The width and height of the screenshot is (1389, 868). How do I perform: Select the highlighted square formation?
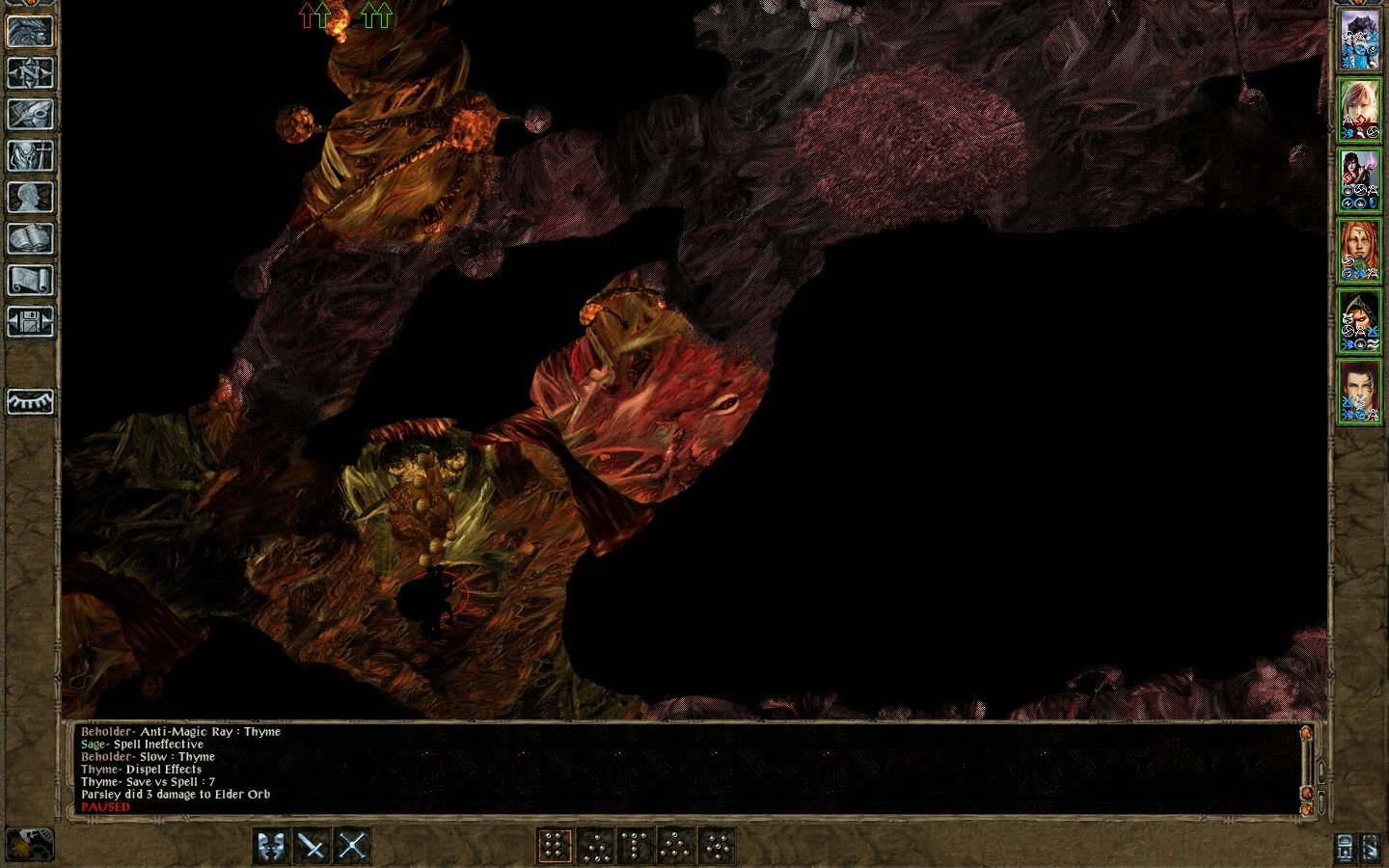tap(554, 844)
